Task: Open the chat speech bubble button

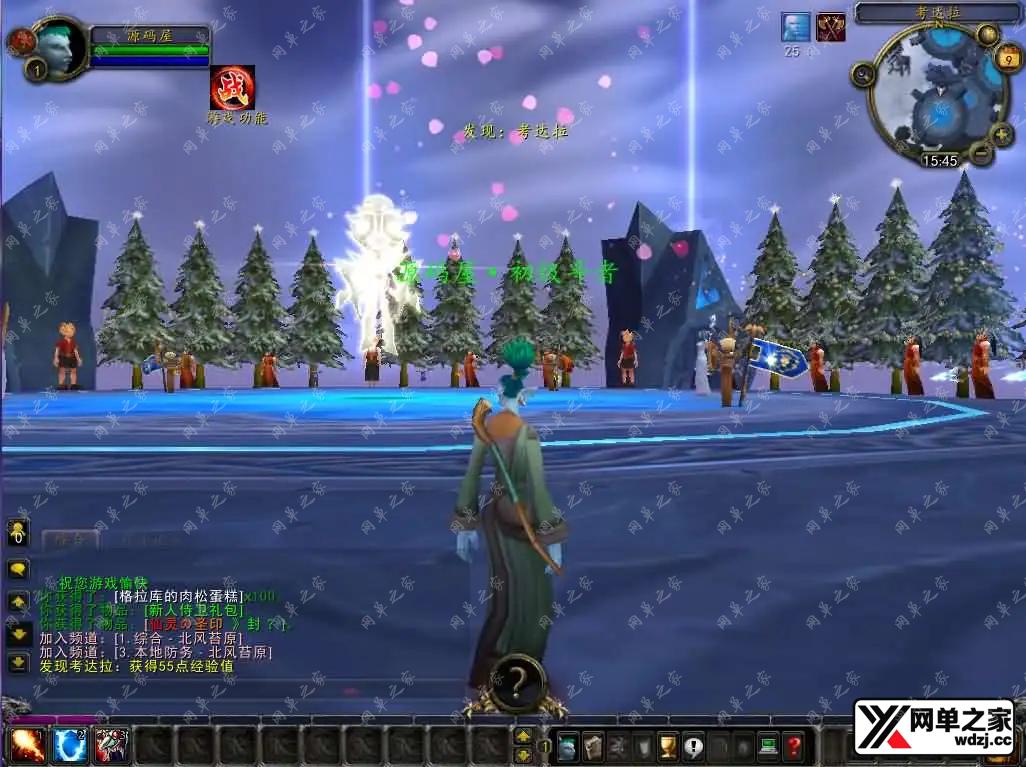Action: click(x=18, y=569)
